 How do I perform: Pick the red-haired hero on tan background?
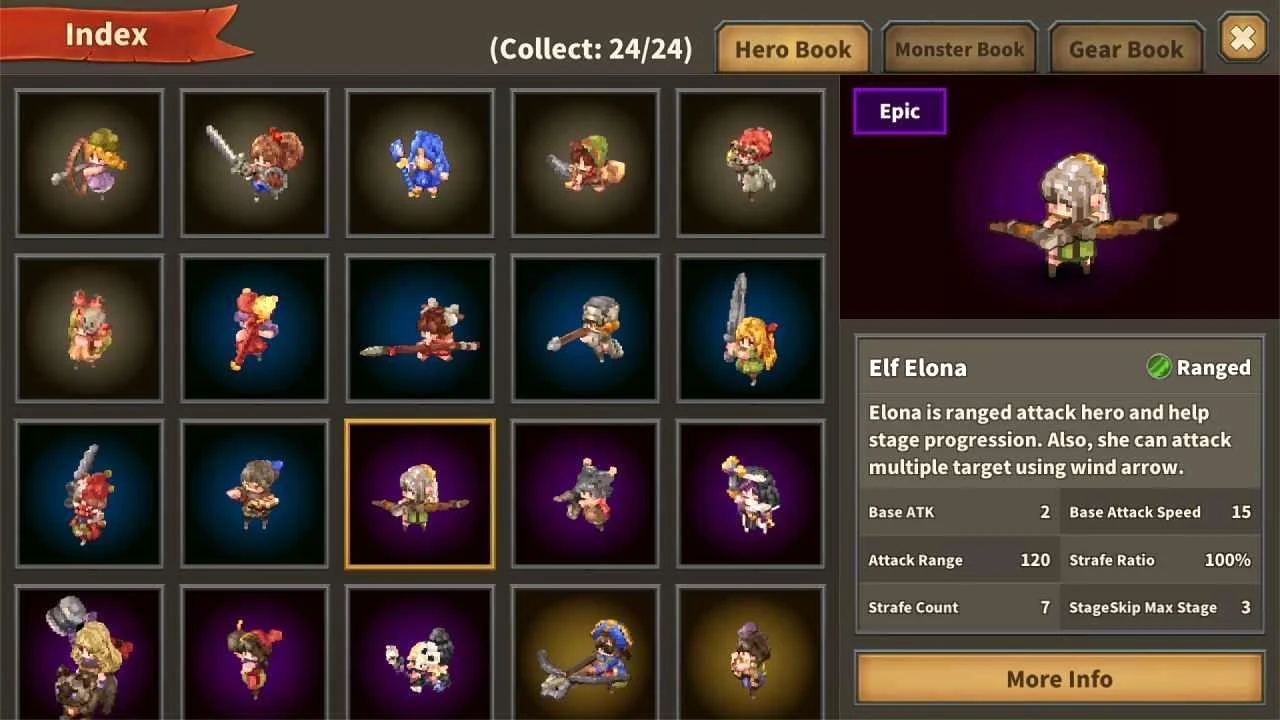pyautogui.click(x=751, y=163)
